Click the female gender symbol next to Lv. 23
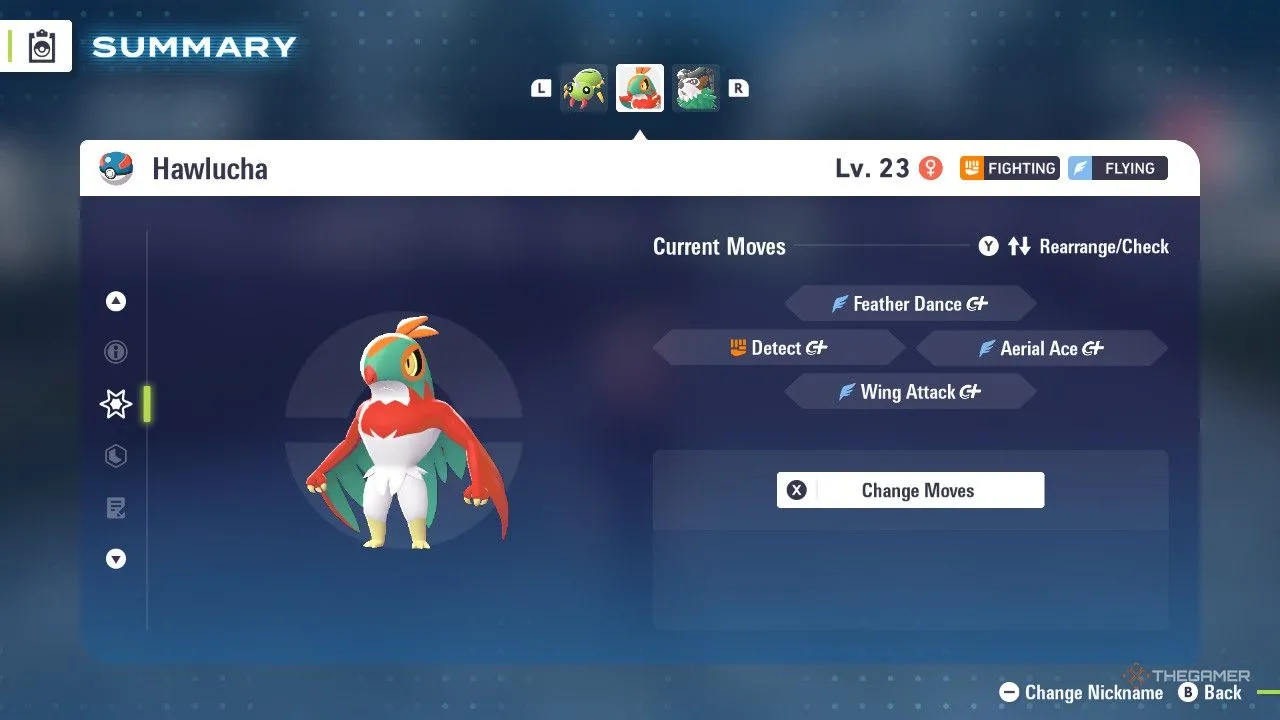 931,168
